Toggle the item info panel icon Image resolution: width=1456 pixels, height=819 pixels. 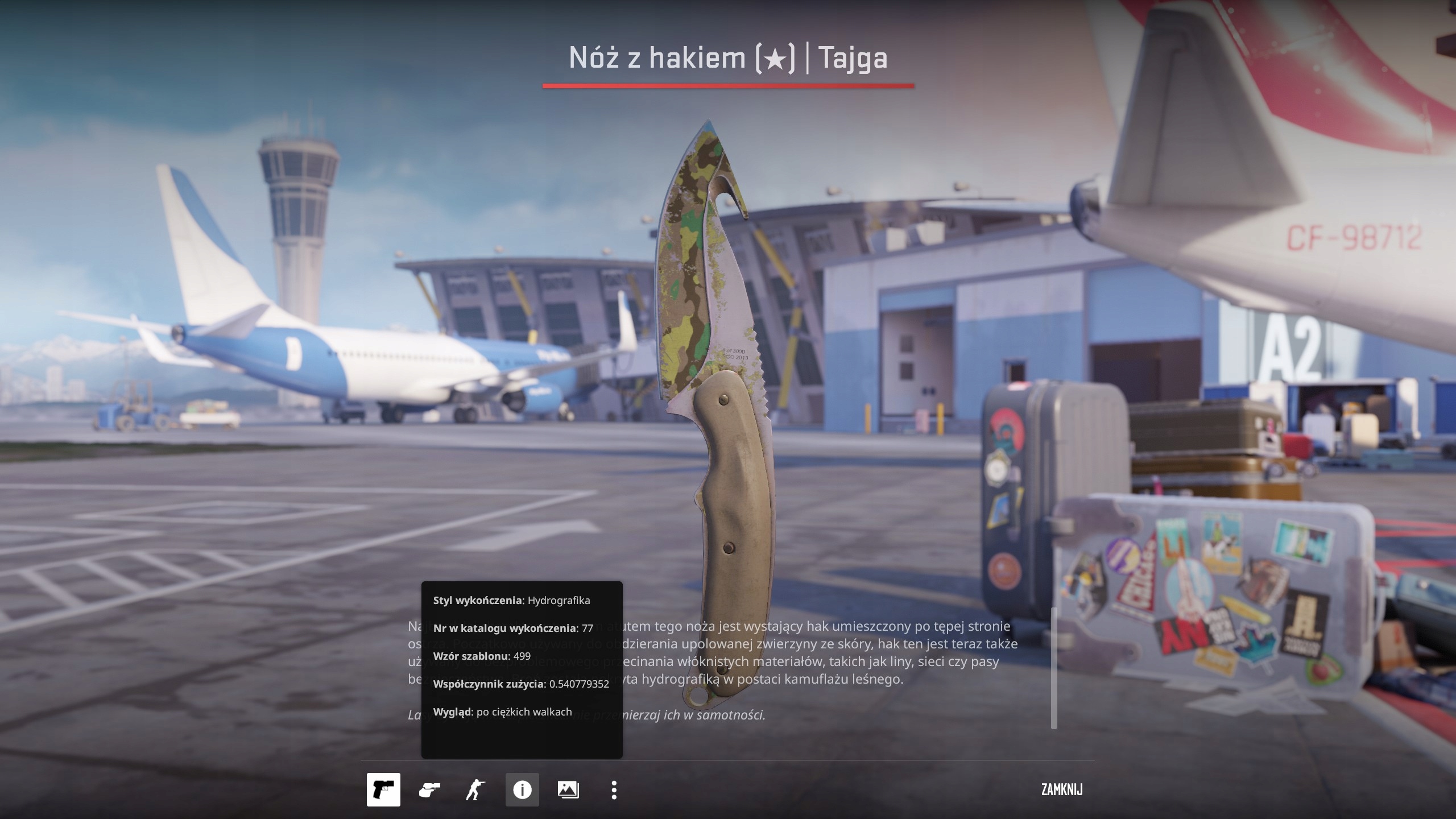coord(522,790)
